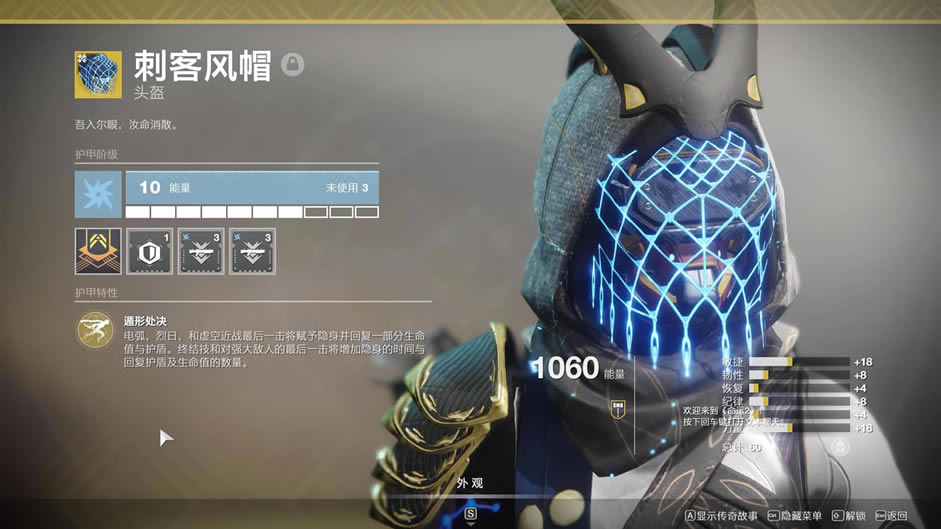
Task: Open the 外观 appearance section
Action: [470, 484]
